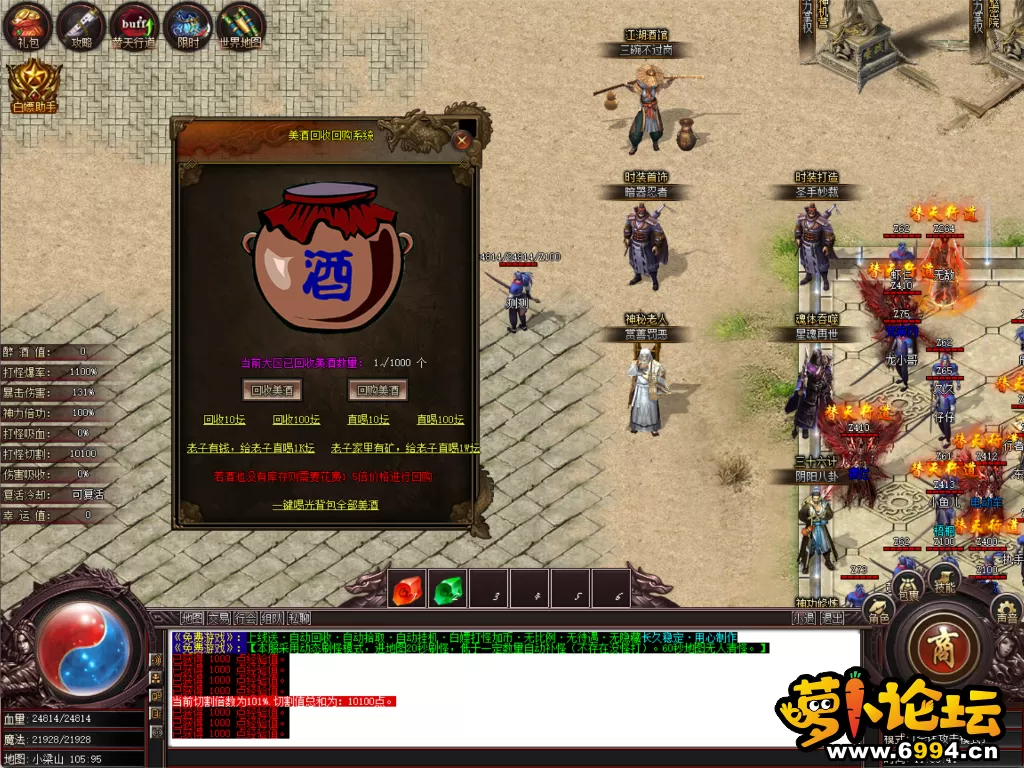Switch to the 私聊 private chat tab
Image resolution: width=1024 pixels, height=768 pixels.
coord(298,618)
